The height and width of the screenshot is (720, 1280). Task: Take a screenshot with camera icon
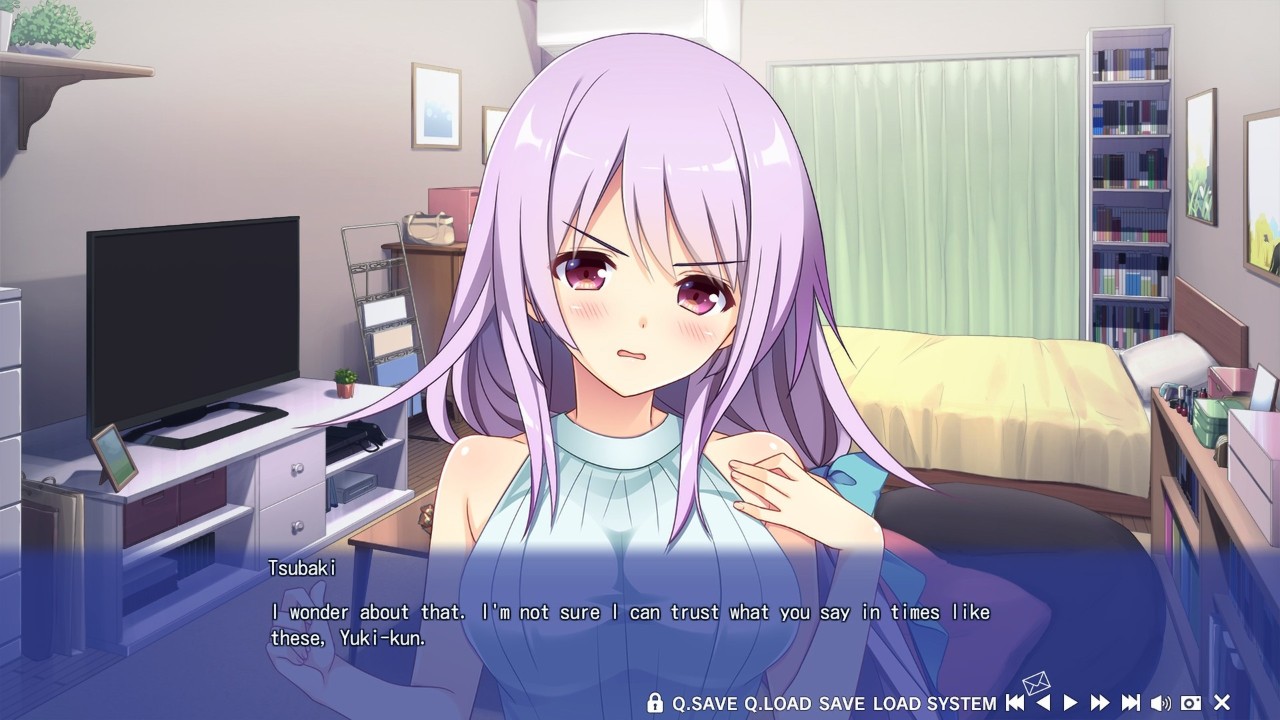tap(1191, 703)
